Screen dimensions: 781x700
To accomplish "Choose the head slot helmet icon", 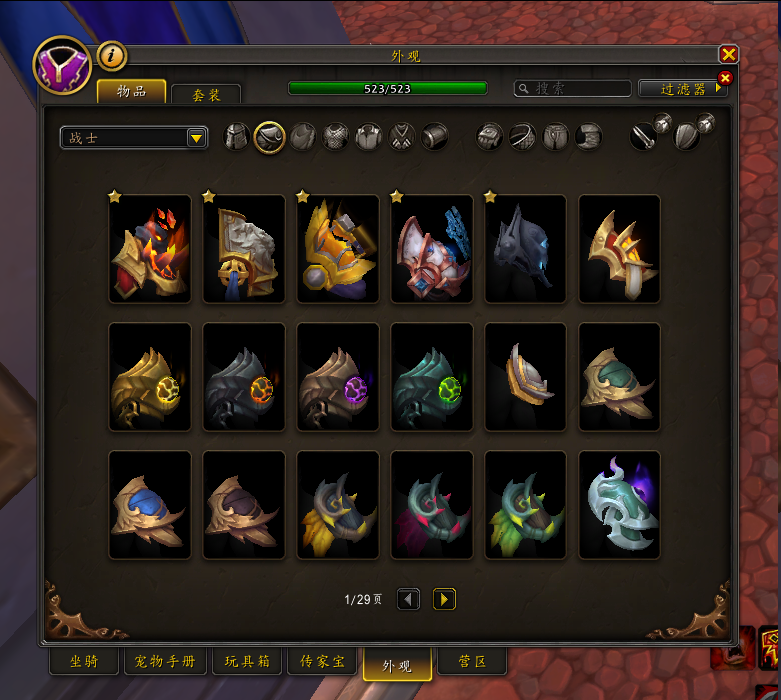I will point(236,136).
